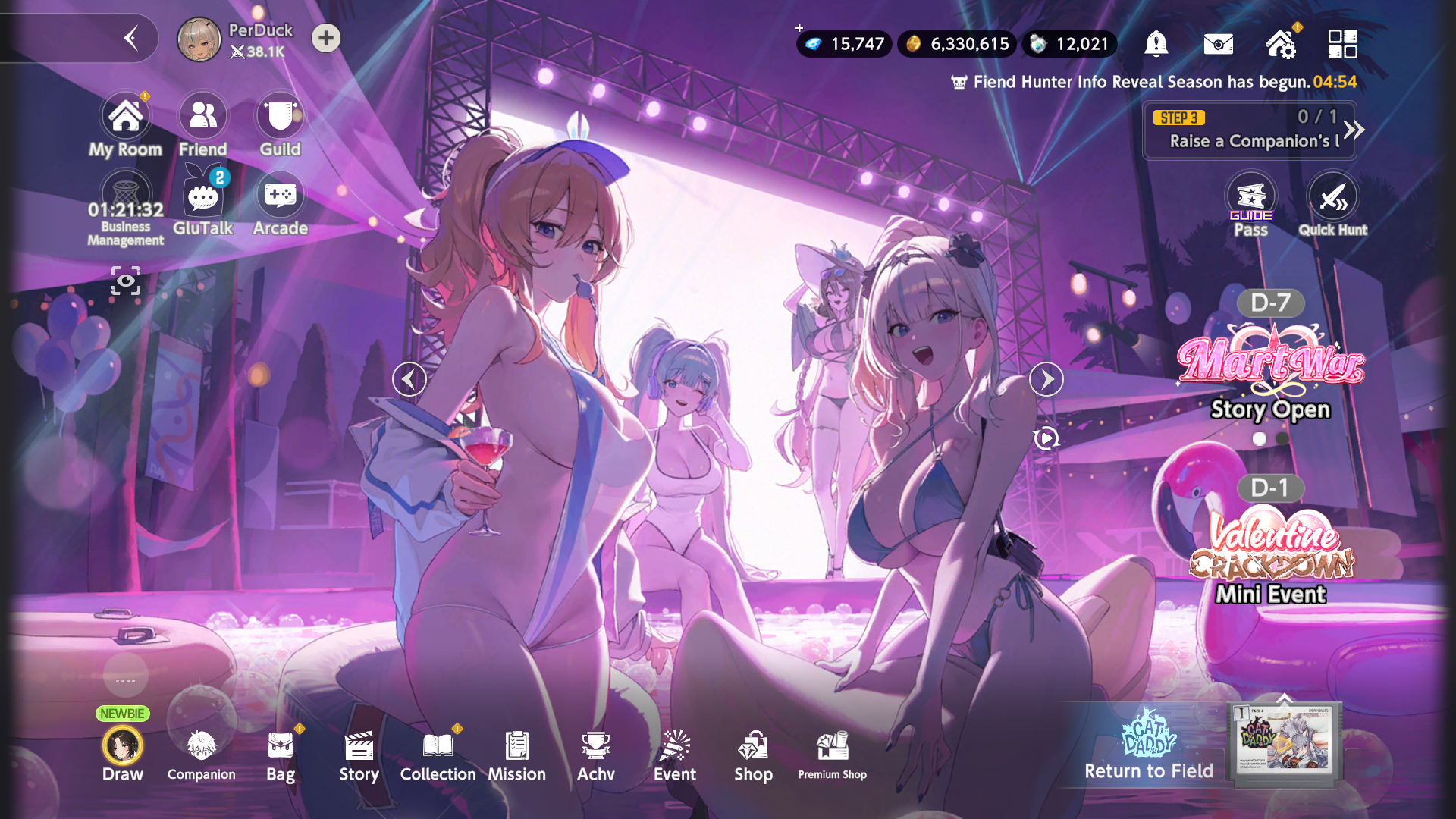Start a Quick Hunt
The height and width of the screenshot is (819, 1456).
1332,205
